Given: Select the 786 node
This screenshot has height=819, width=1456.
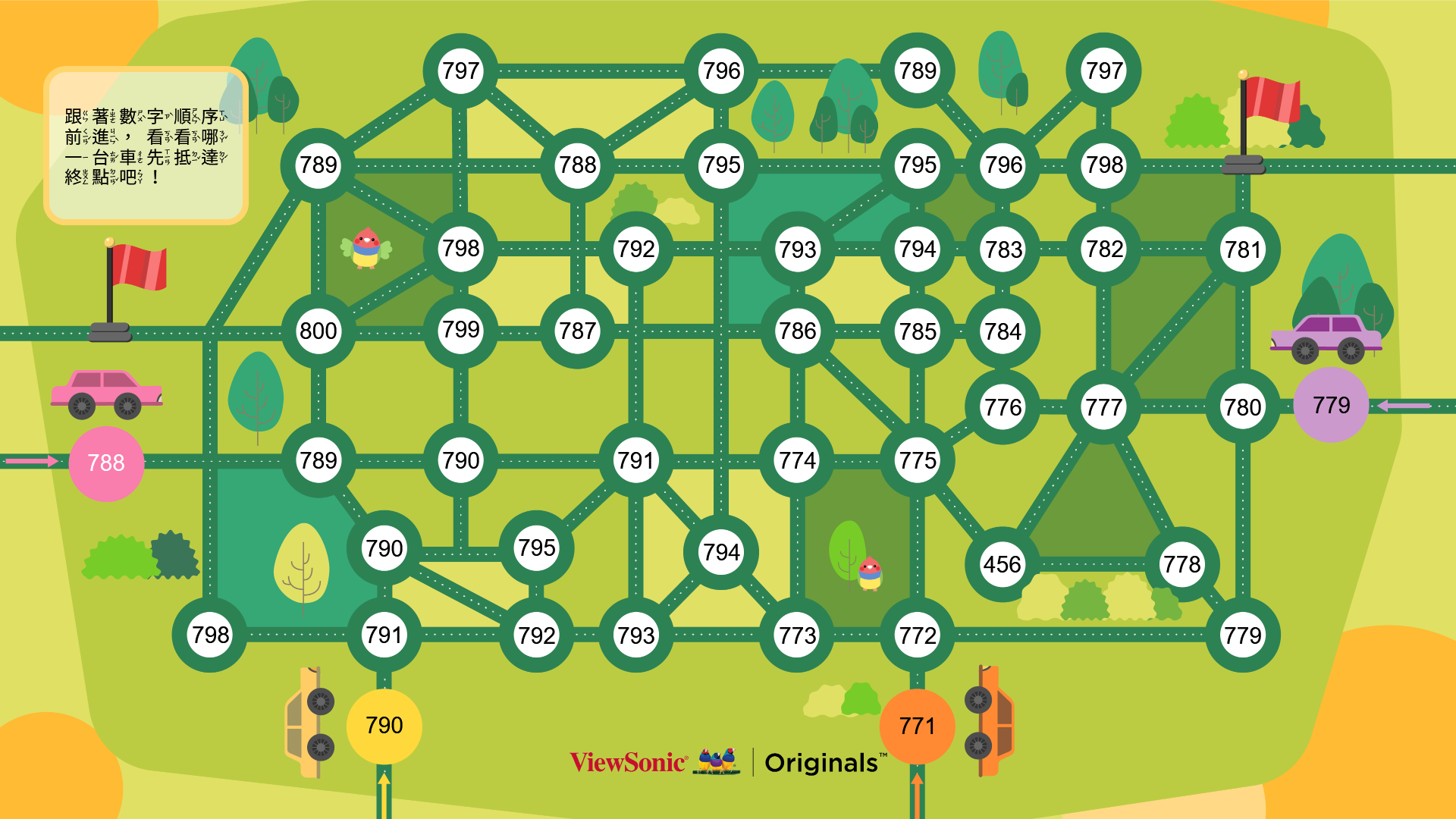Looking at the screenshot, I should pos(798,331).
